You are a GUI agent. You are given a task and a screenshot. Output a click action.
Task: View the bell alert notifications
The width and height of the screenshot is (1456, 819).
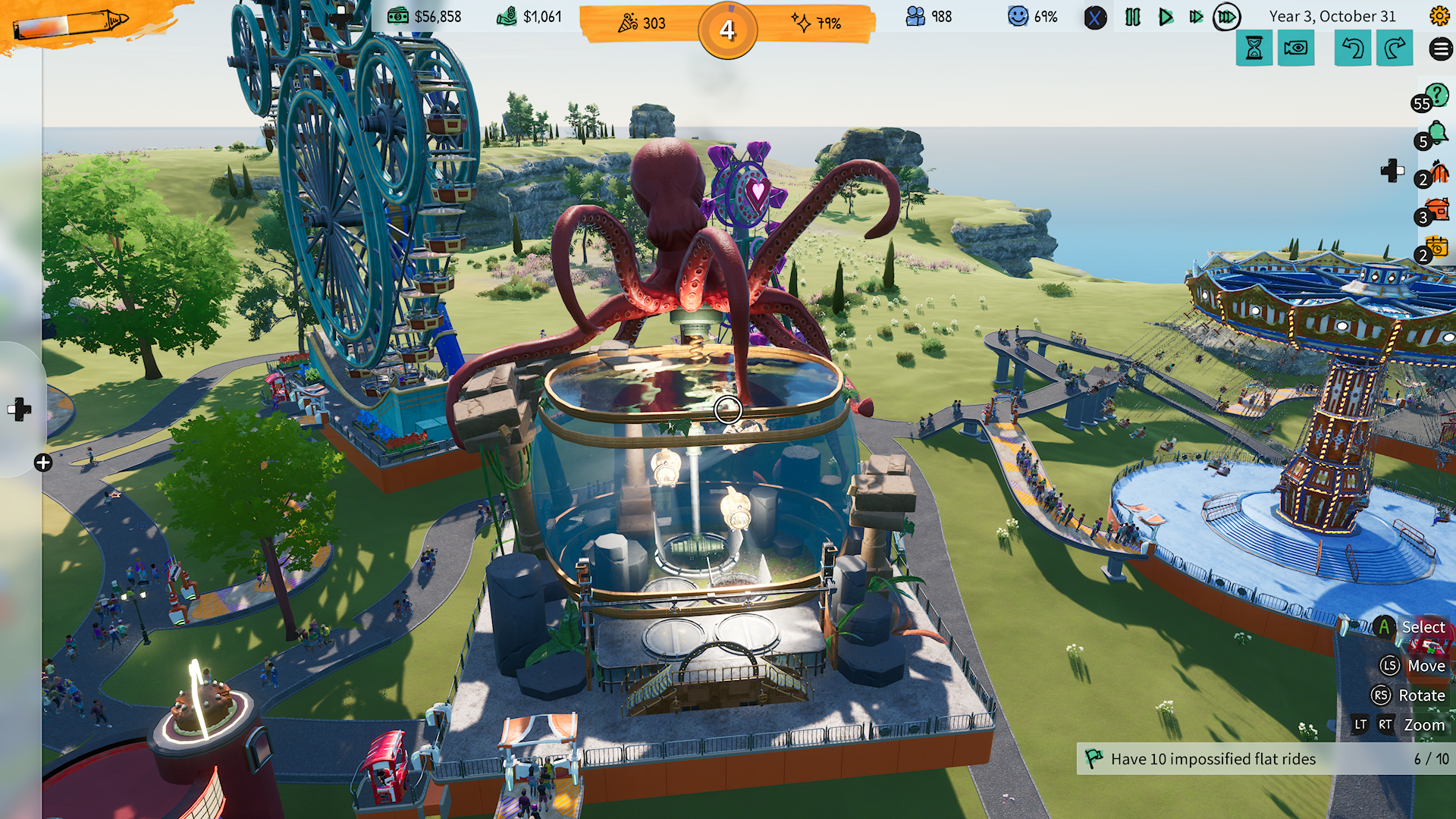[x=1436, y=134]
